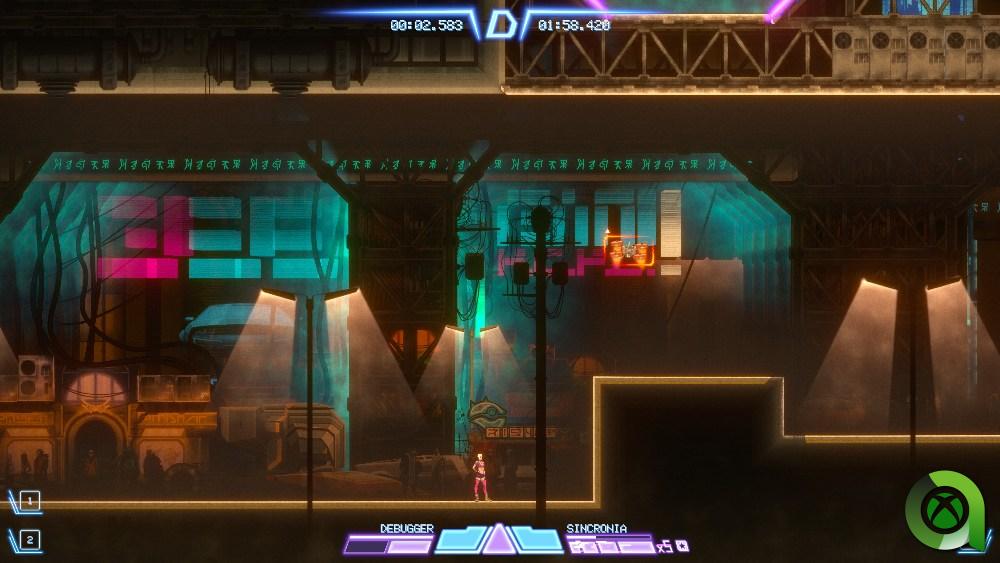Viewport: 1000px width, 563px height.
Task: Click the D rank emblem between the timers
Action: (x=499, y=24)
